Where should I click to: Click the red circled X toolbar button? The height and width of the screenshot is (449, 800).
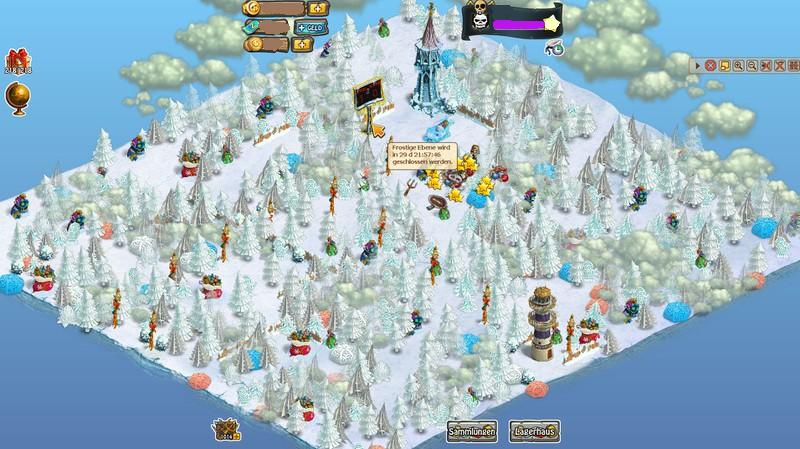[711, 66]
